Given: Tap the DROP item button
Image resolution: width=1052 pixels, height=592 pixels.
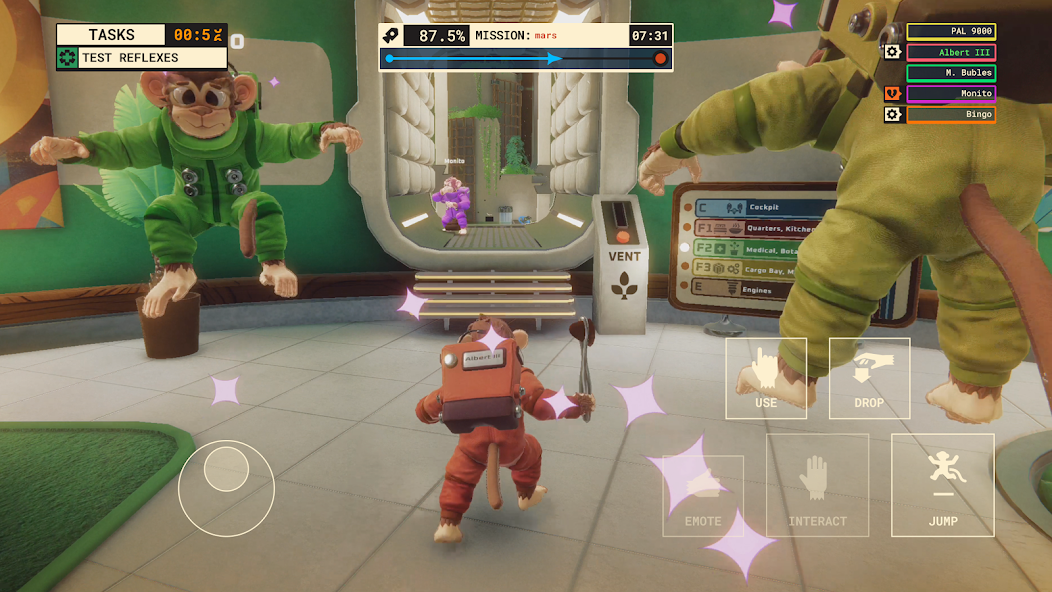Looking at the screenshot, I should click(869, 378).
